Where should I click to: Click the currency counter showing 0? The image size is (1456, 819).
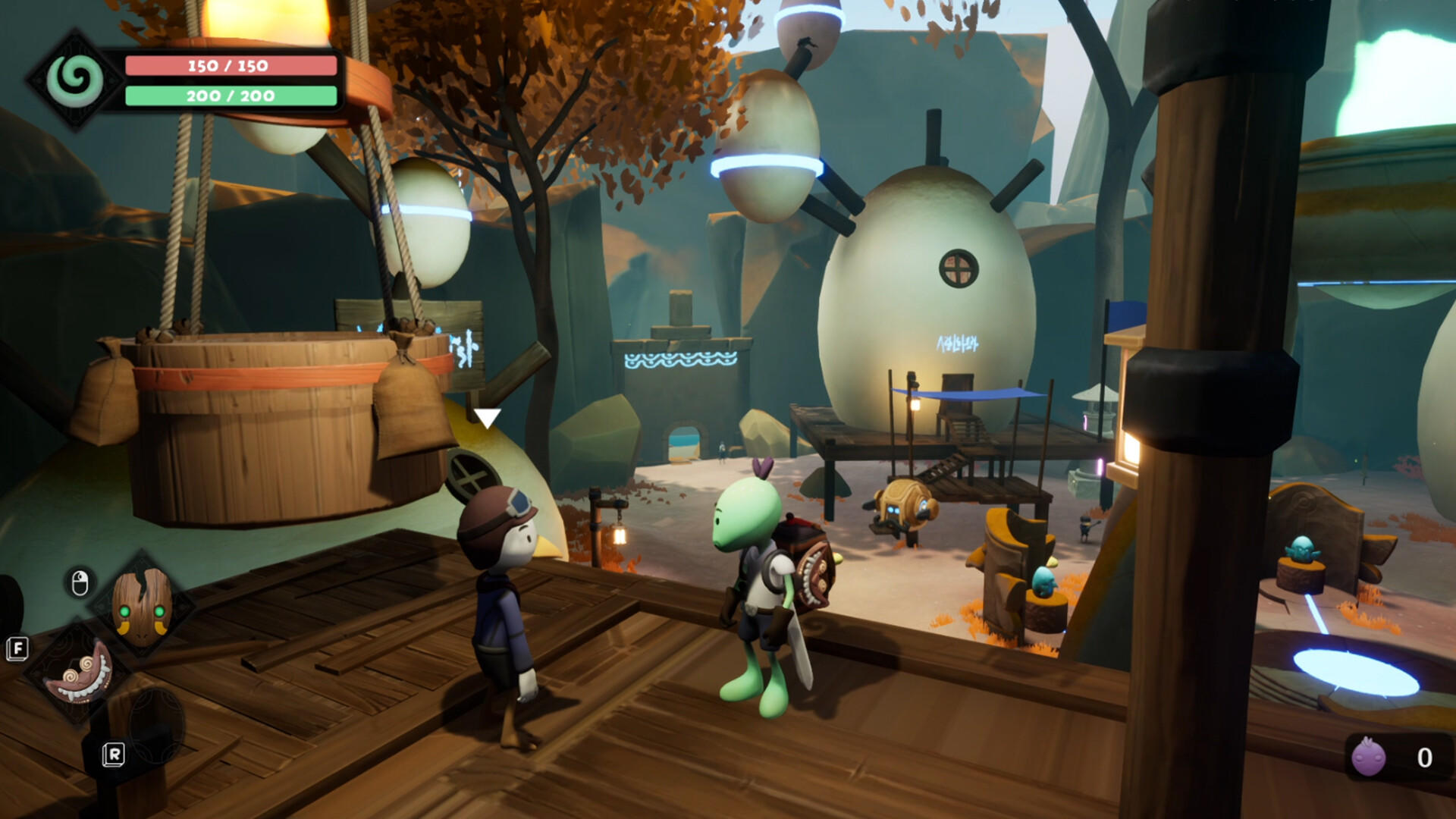coord(1426,755)
